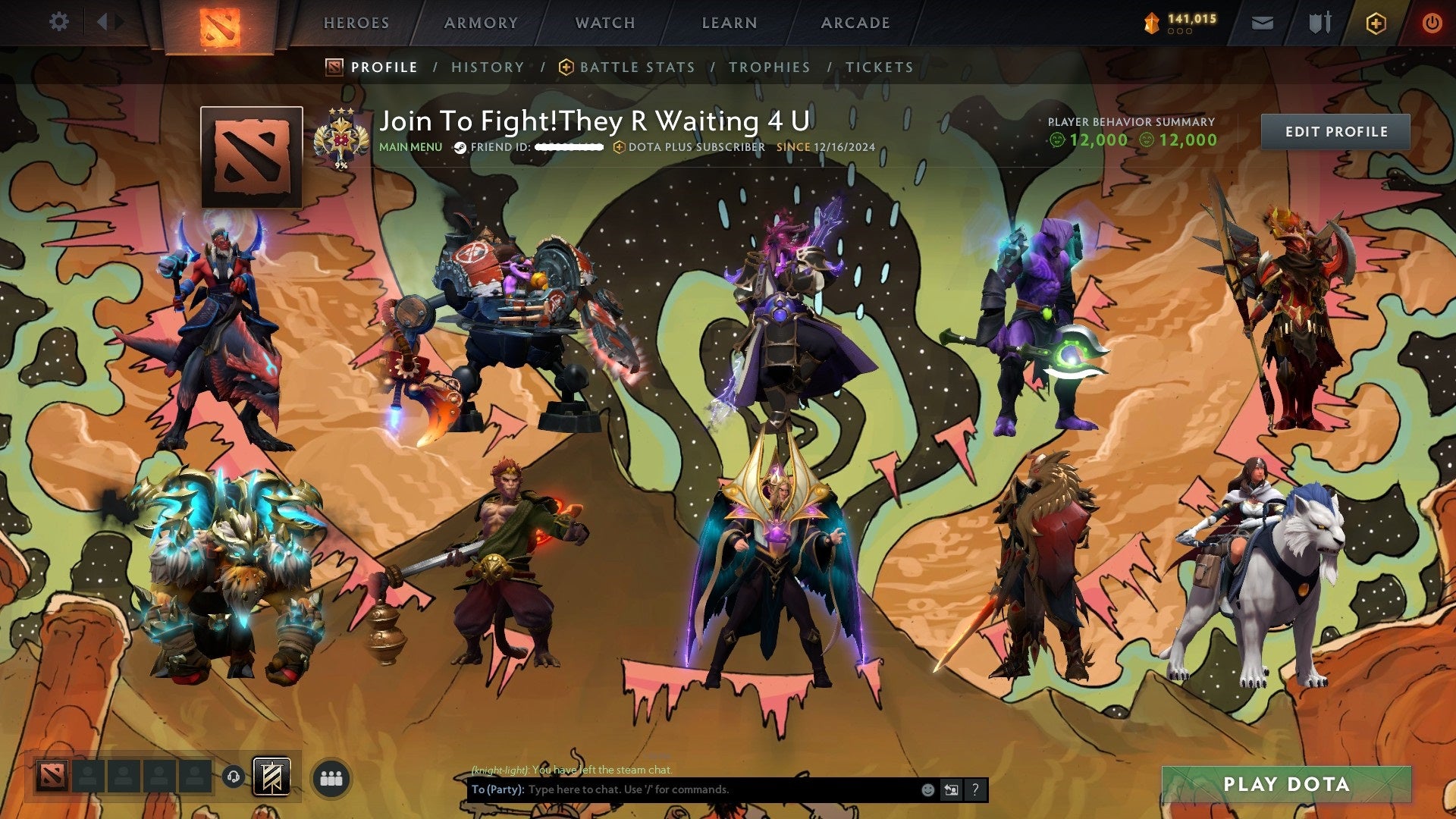1456x819 pixels.
Task: Switch to the TROPHIES tab
Action: coord(770,67)
